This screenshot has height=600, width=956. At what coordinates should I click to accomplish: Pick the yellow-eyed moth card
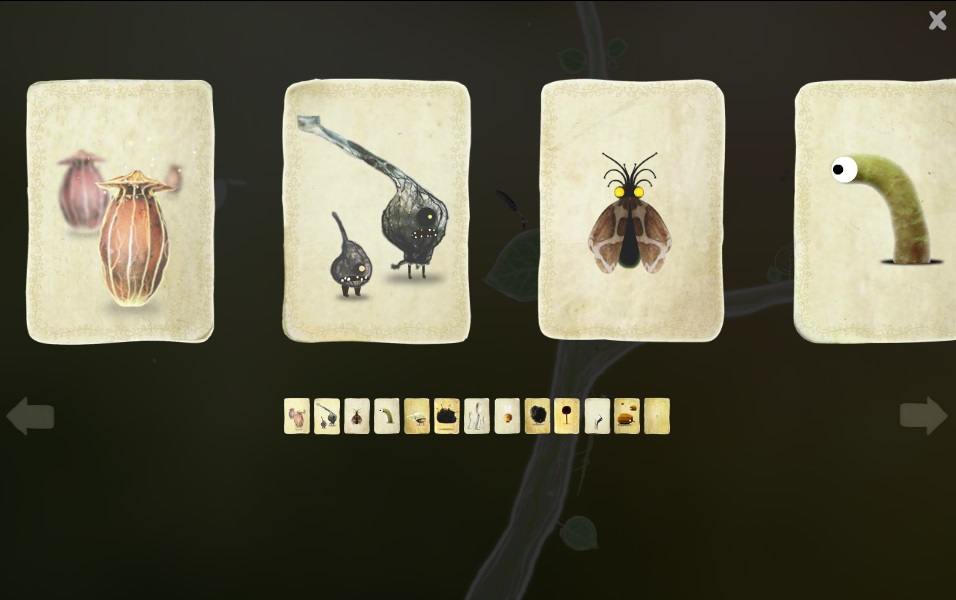[x=632, y=211]
